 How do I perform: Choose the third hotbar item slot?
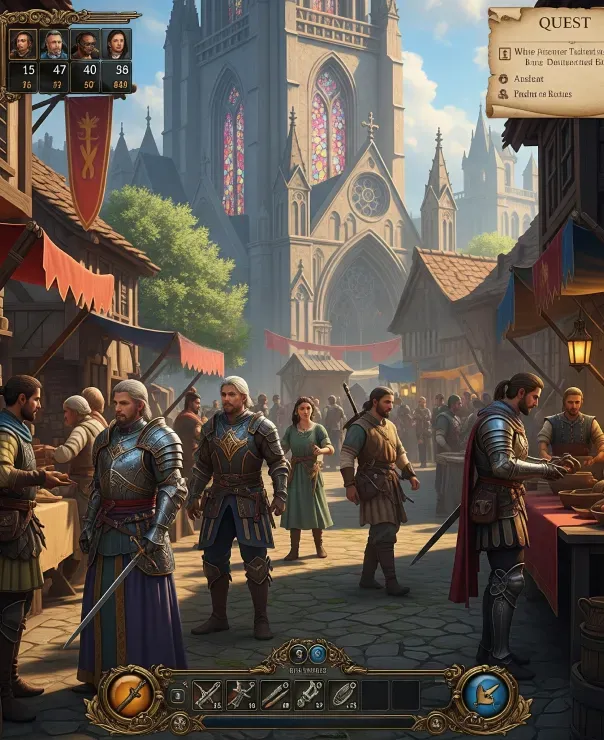coord(274,693)
